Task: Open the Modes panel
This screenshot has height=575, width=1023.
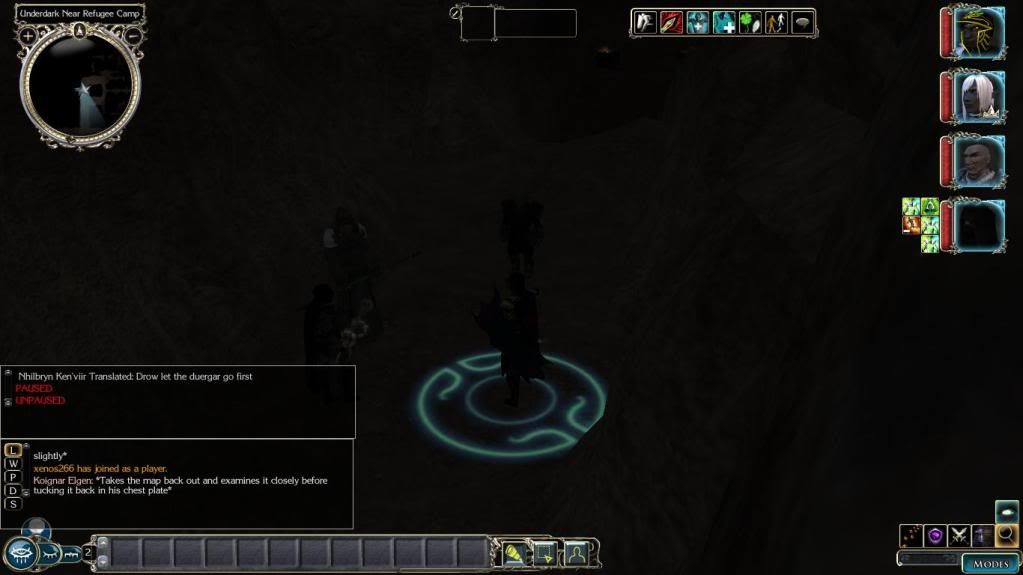Action: point(990,564)
